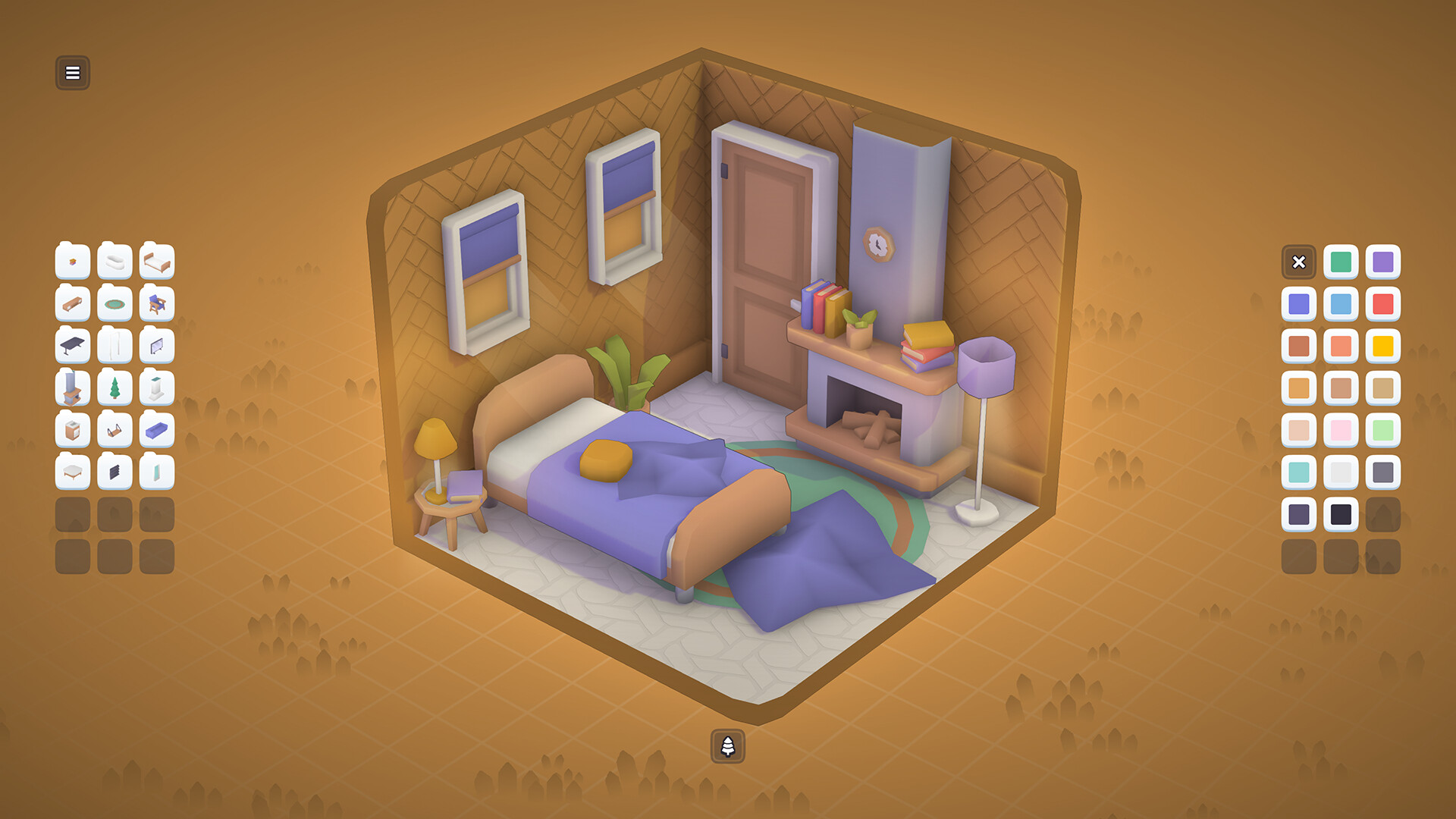Screen dimensions: 1456x819
Task: Pick the desk chair item
Action: point(158,305)
